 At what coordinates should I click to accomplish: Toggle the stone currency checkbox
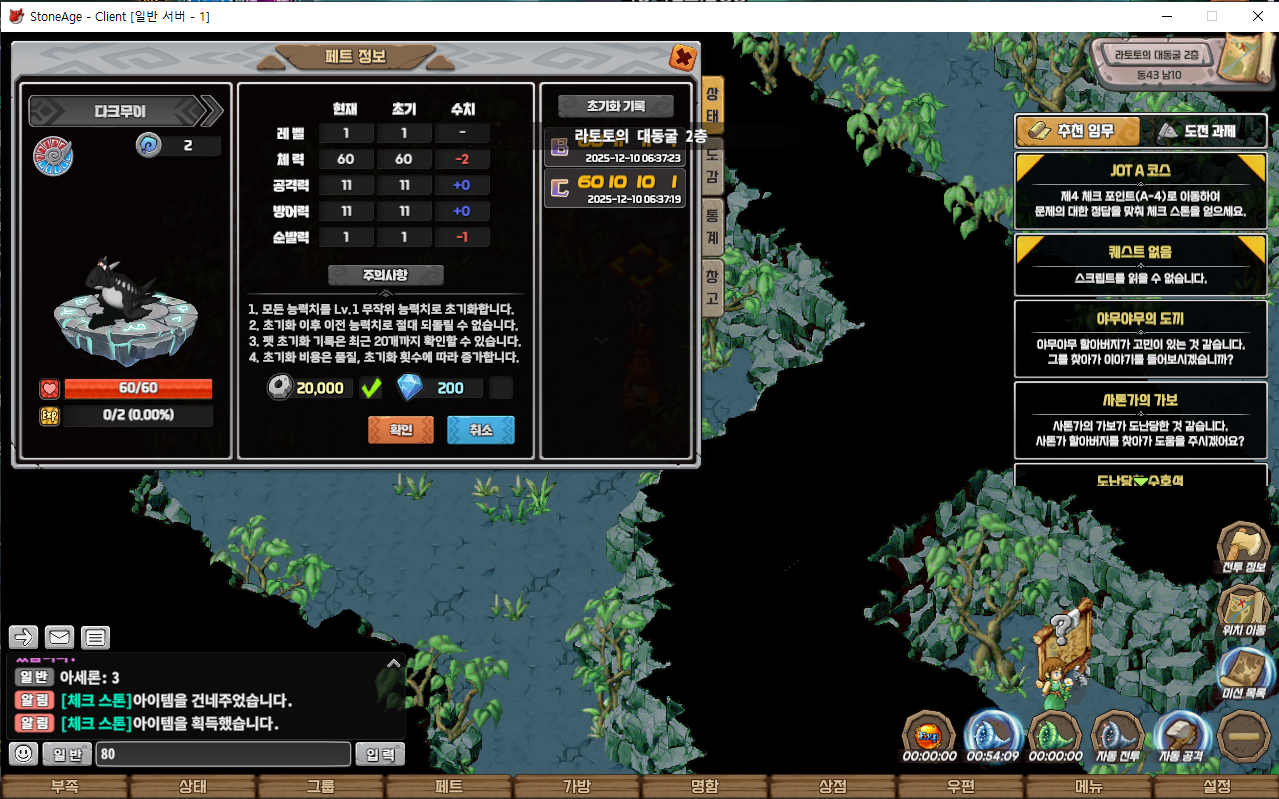(372, 388)
